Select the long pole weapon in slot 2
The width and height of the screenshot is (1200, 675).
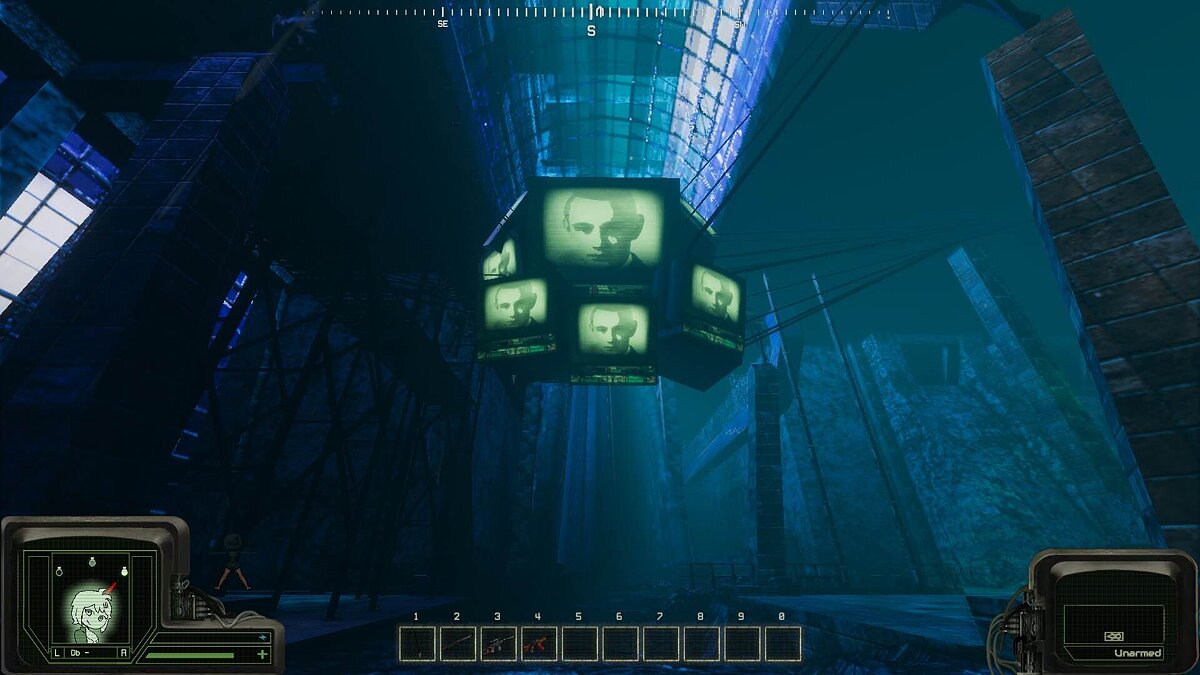(x=457, y=643)
